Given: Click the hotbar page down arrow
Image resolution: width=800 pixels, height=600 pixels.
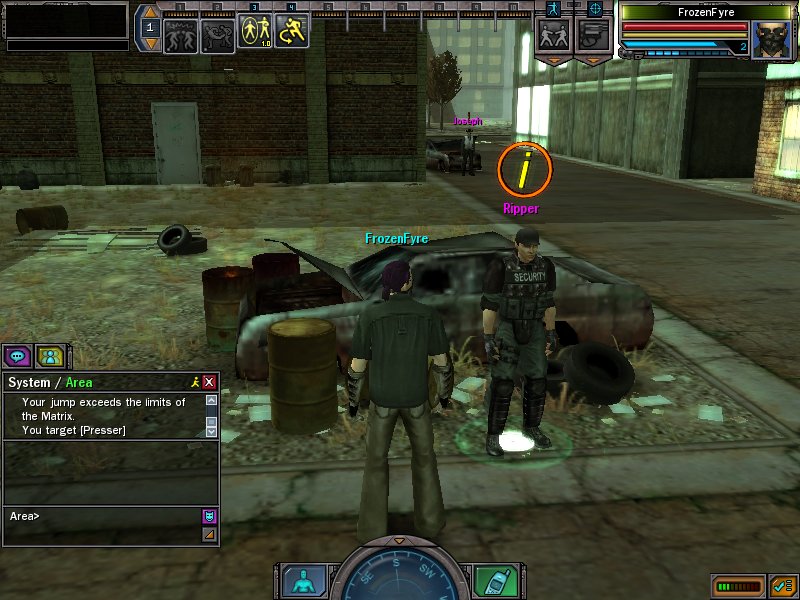Looking at the screenshot, I should click(x=150, y=44).
